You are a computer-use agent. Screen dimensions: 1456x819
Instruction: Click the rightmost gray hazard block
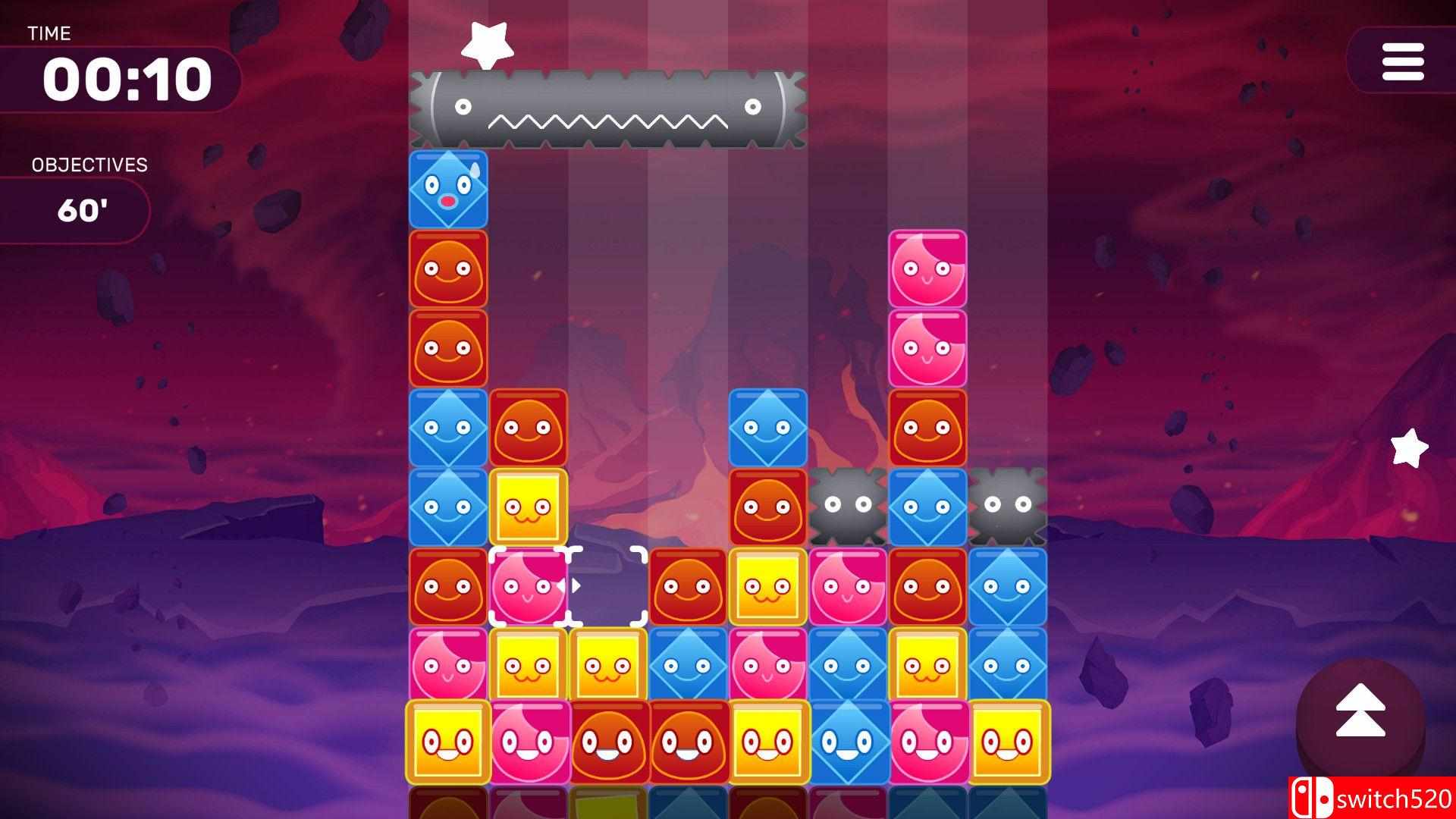(1009, 506)
